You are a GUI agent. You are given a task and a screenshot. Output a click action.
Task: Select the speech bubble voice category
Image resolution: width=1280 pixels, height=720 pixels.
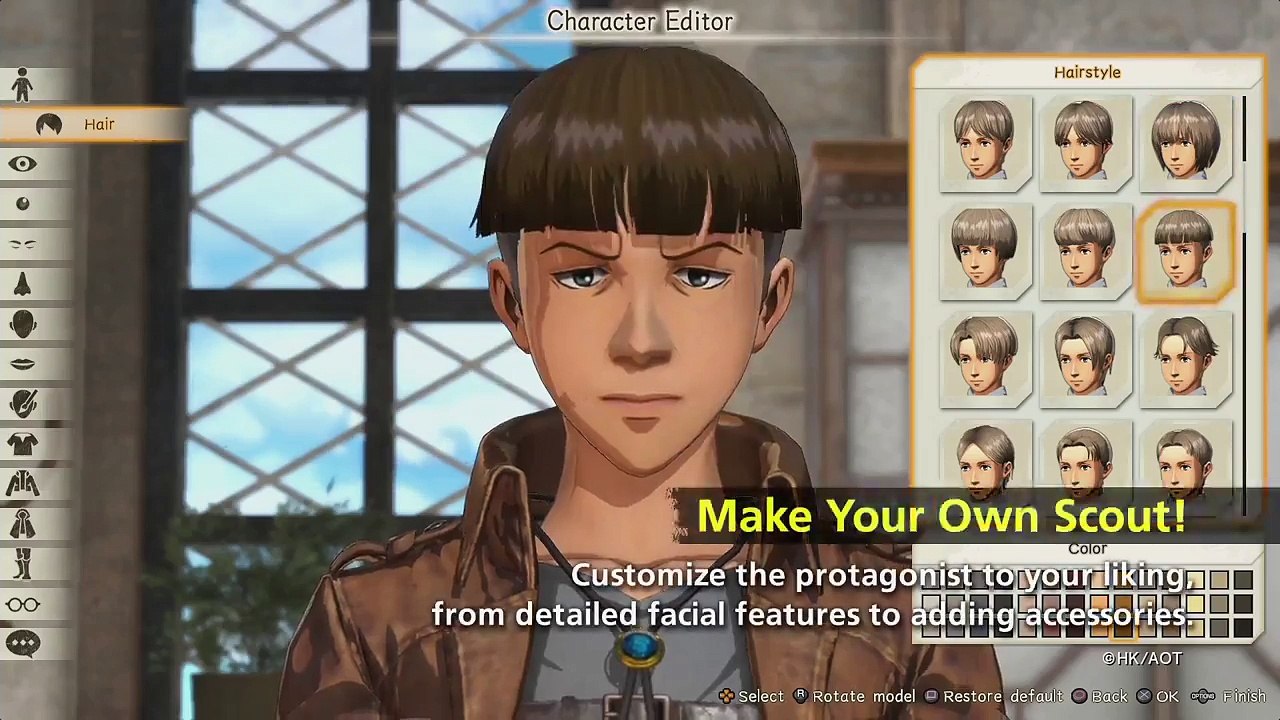pos(22,644)
